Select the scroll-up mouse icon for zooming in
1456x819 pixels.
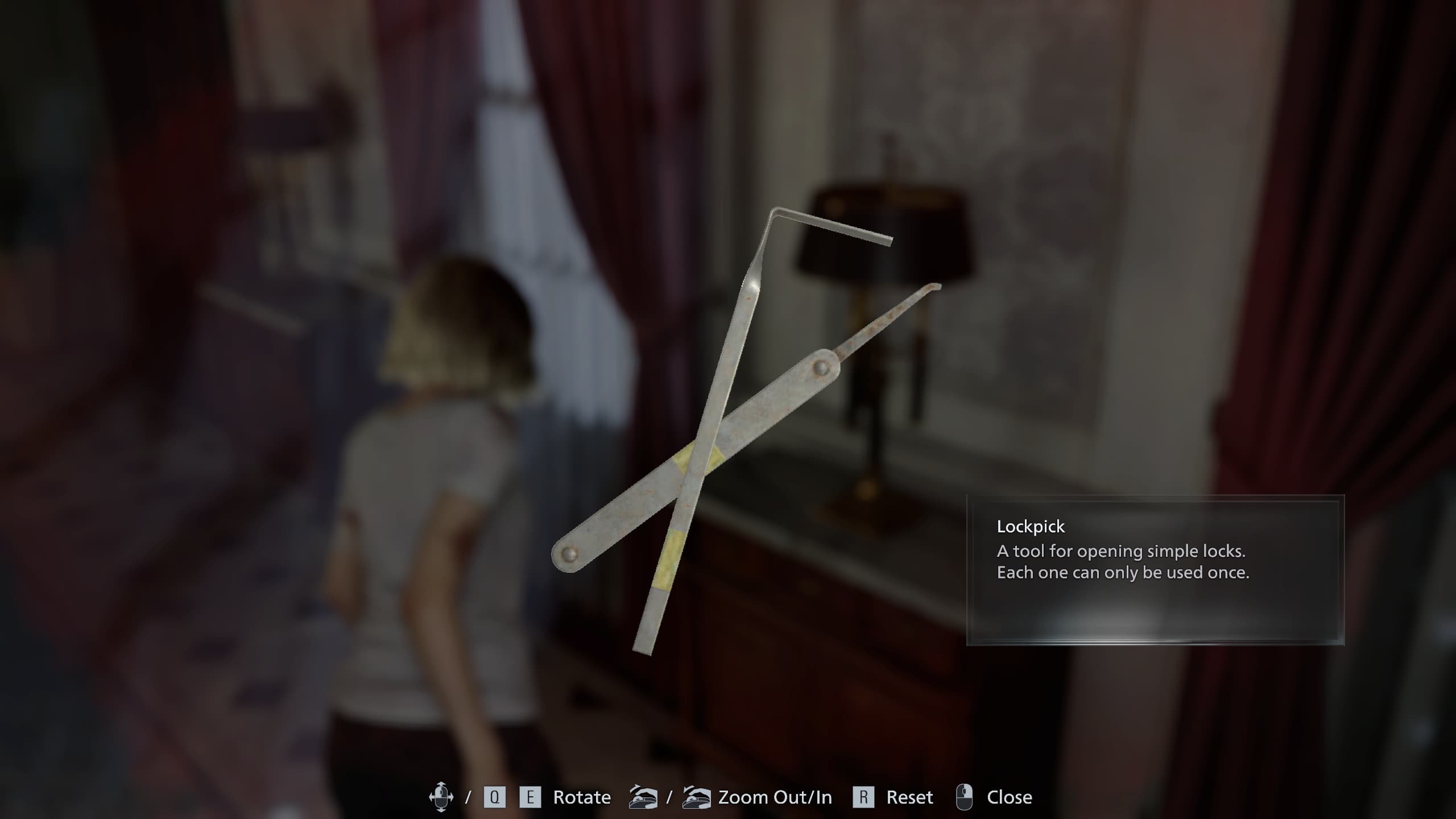click(697, 797)
